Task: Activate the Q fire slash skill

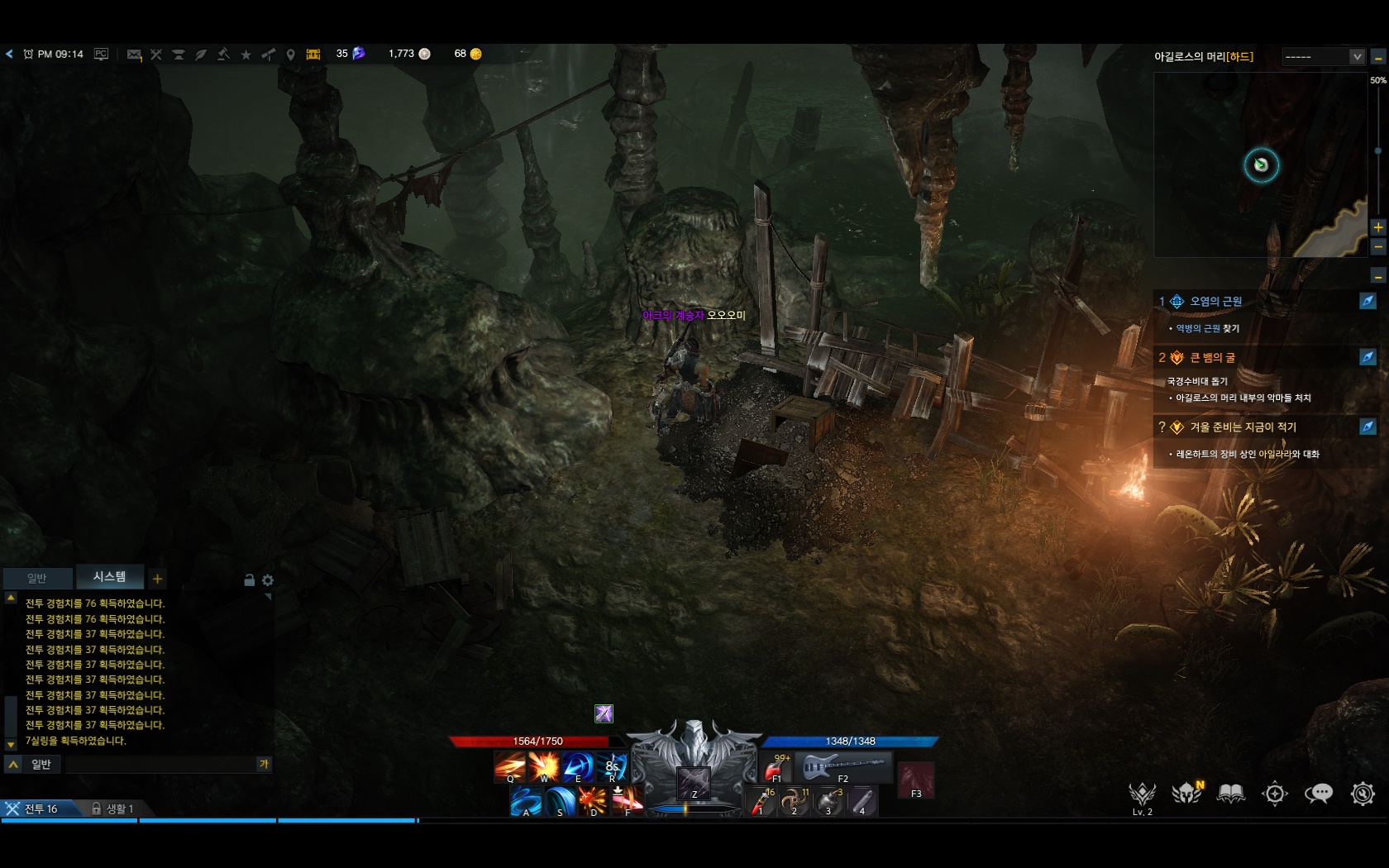Action: click(x=509, y=767)
